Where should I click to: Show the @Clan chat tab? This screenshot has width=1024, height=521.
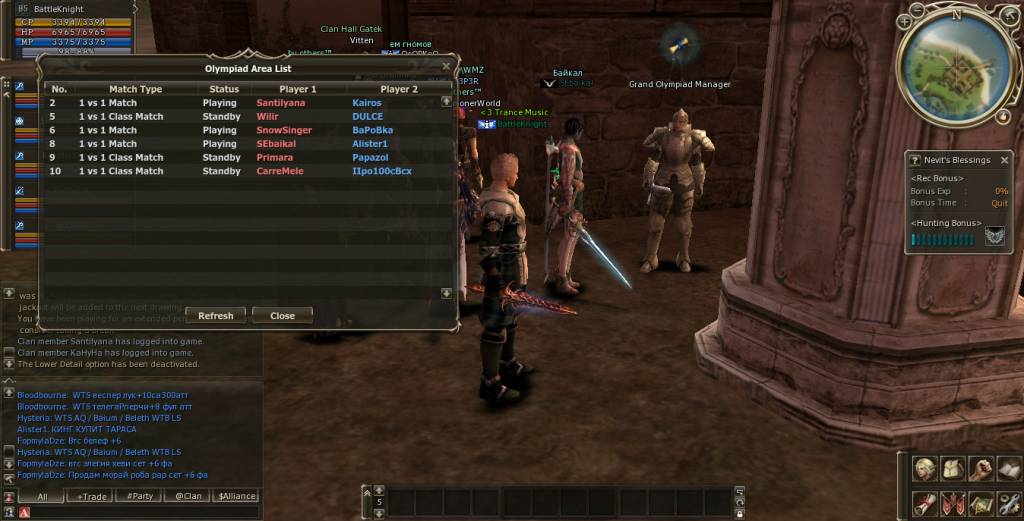point(188,496)
